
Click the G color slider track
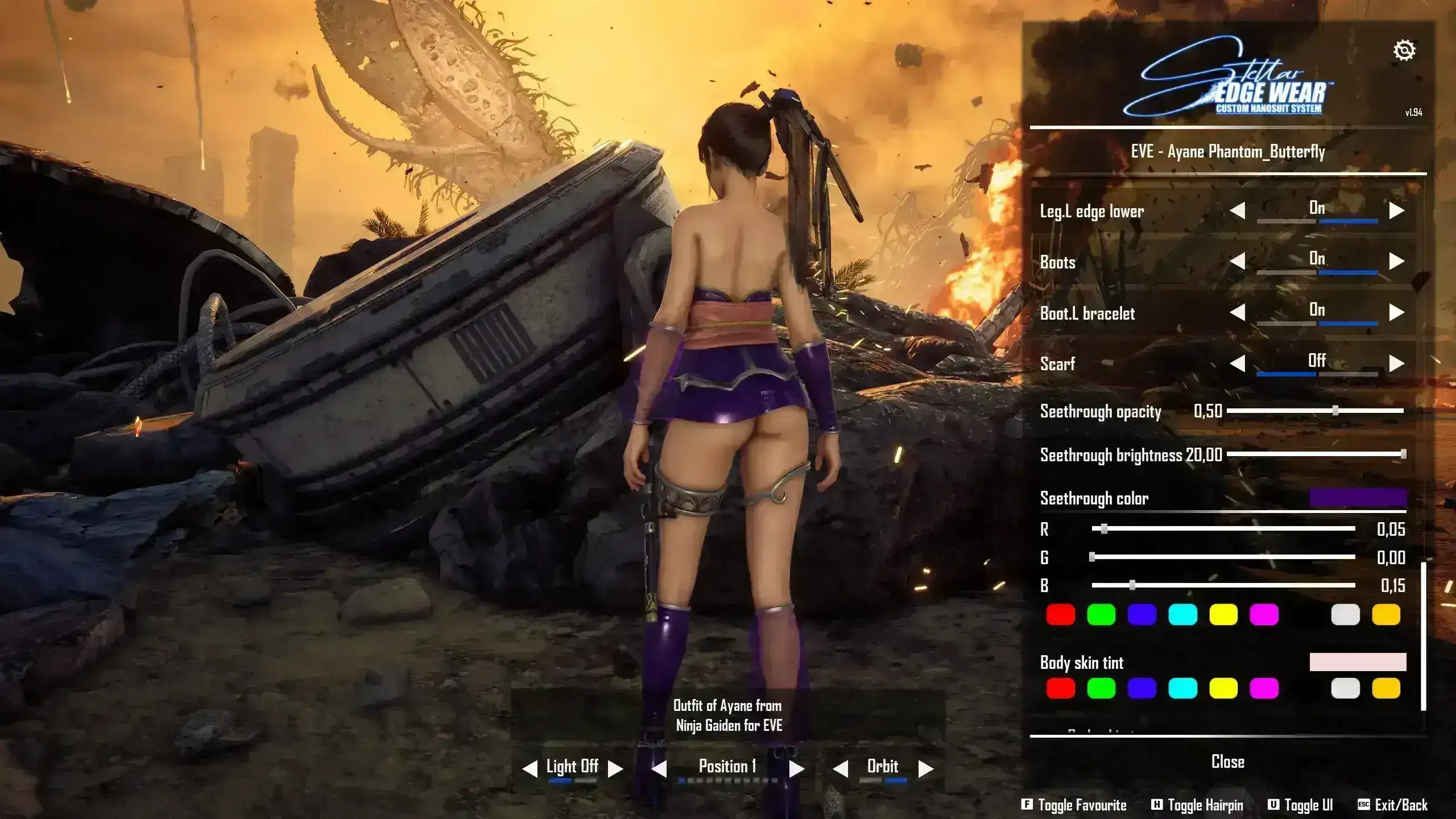point(1223,557)
